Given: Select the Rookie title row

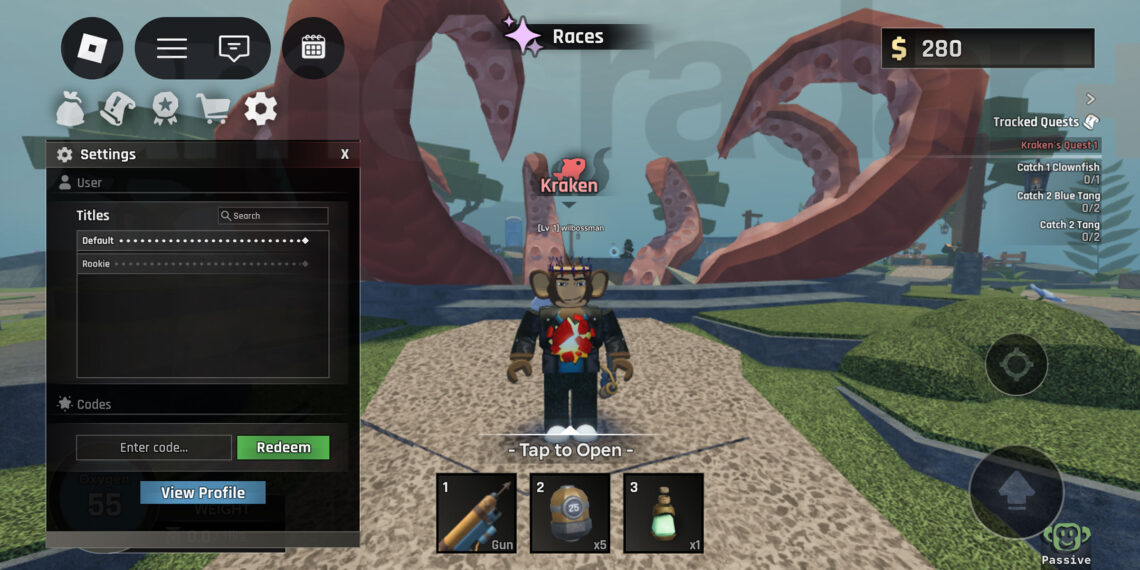Looking at the screenshot, I should pos(195,264).
